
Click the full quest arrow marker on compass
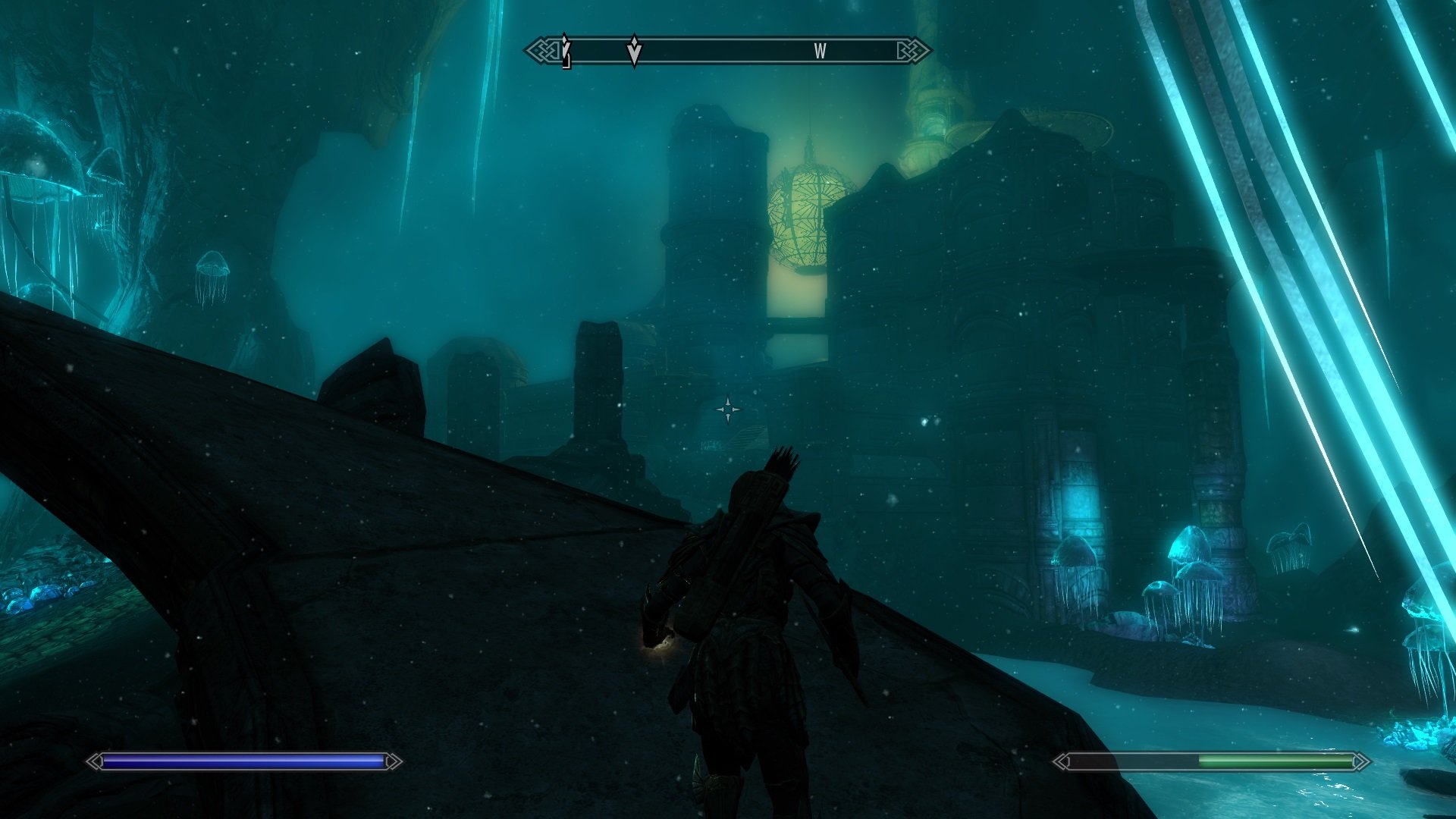(634, 51)
